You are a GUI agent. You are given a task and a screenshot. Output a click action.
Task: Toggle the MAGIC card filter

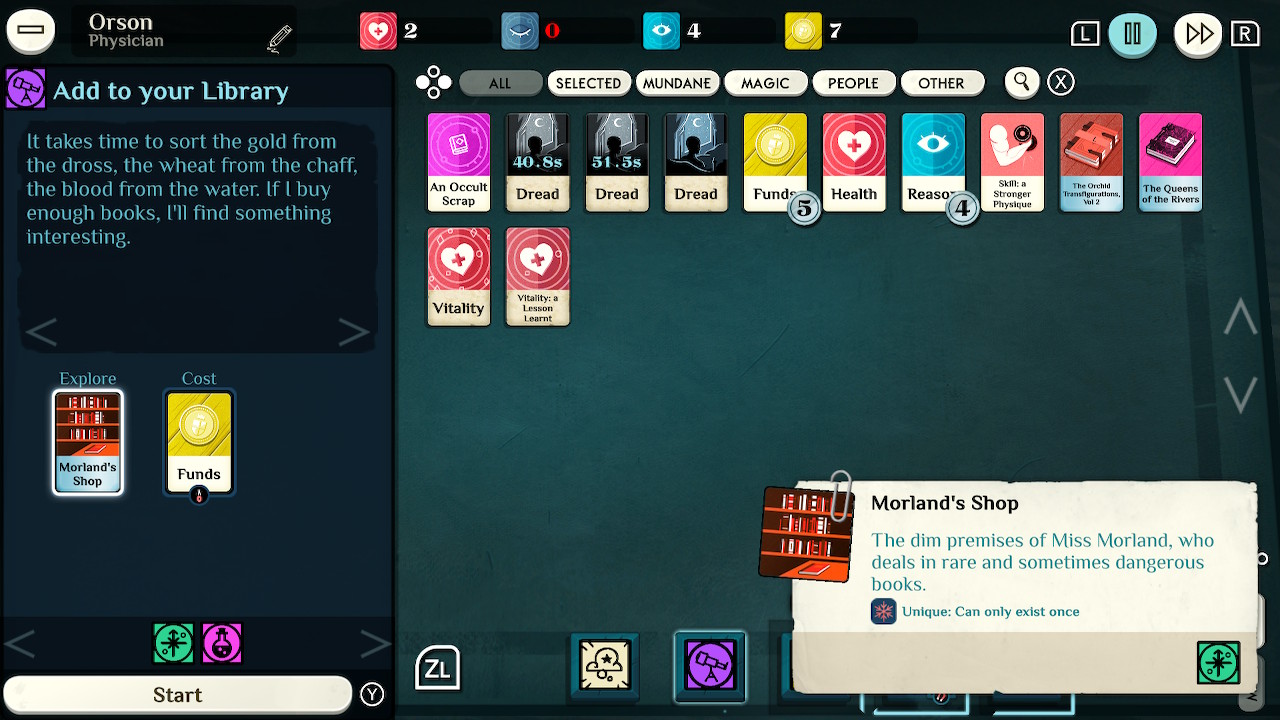tap(766, 83)
